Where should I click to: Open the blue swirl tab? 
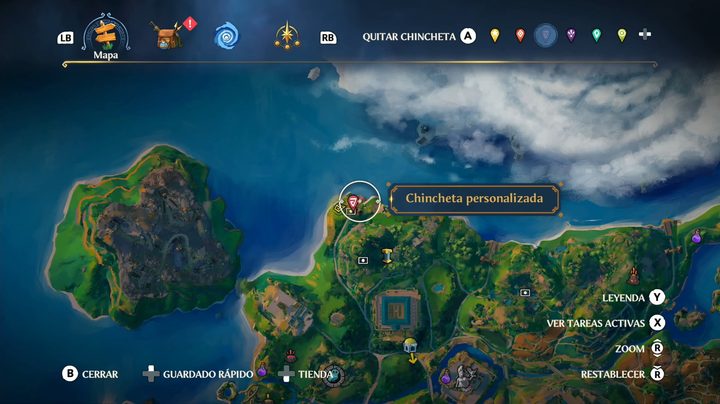click(226, 37)
